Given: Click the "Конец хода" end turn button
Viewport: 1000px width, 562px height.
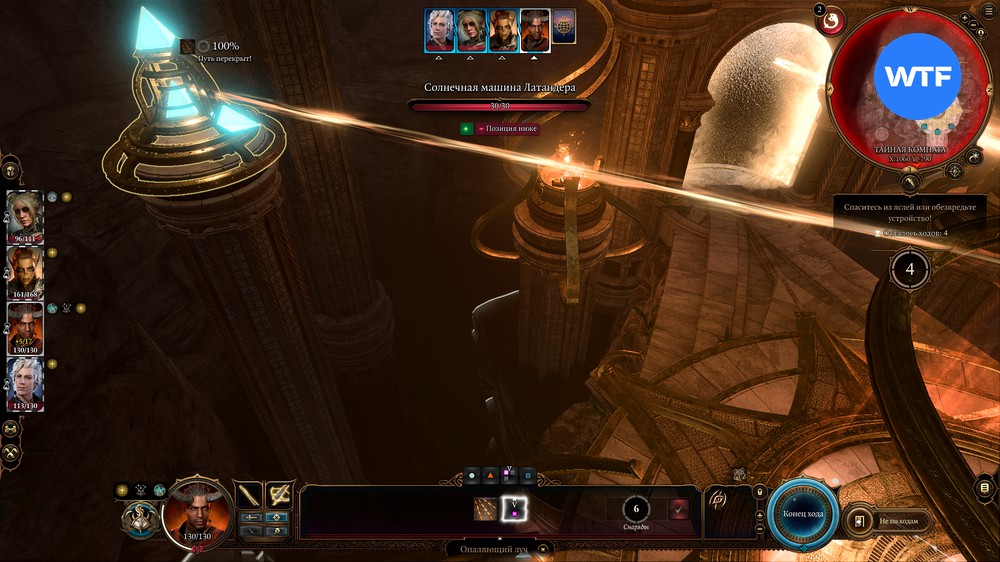Looking at the screenshot, I should pos(803,513).
